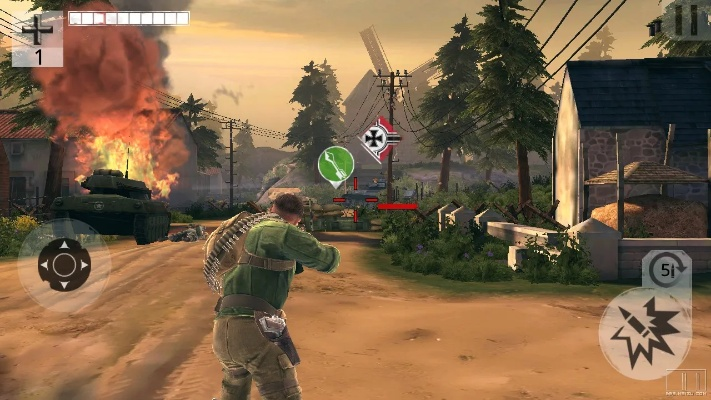Select the green brother ability marker

coord(336,165)
